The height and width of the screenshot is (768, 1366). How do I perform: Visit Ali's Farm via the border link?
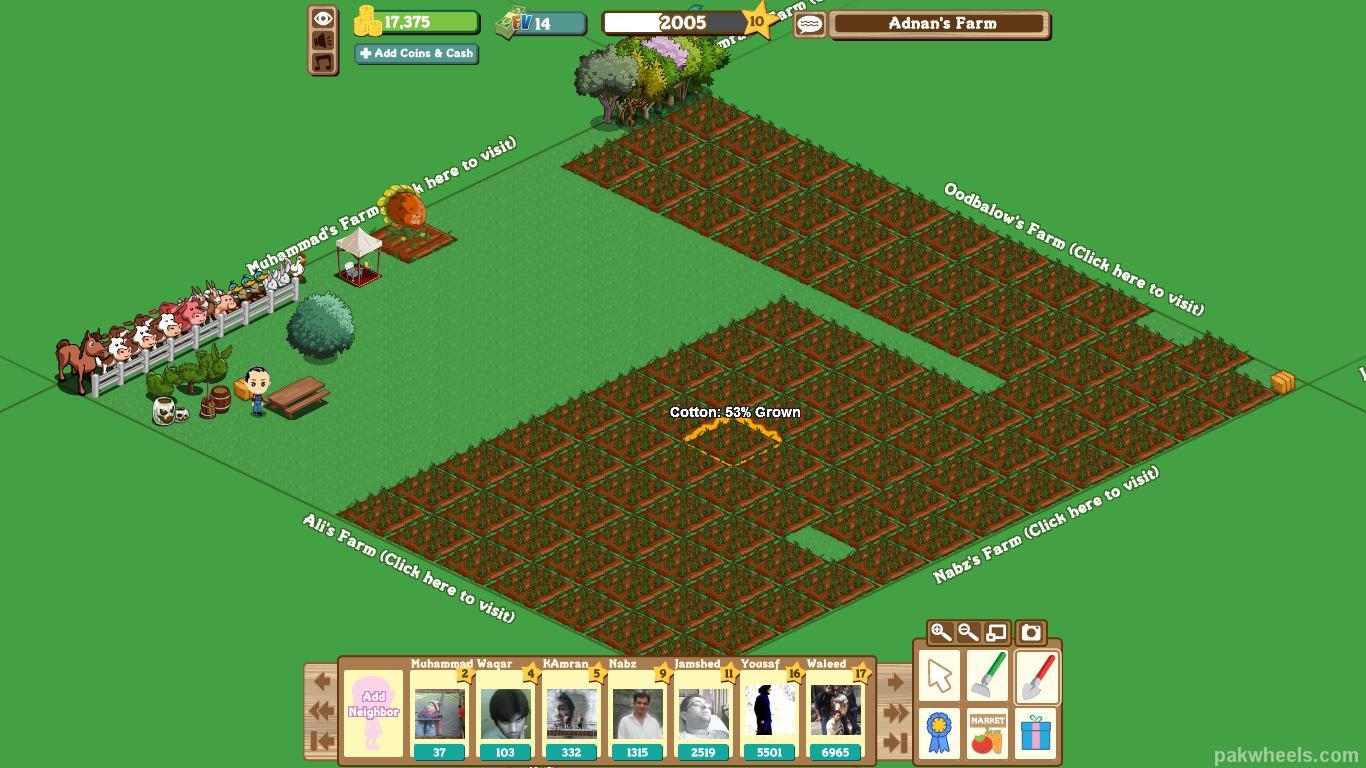coord(409,567)
